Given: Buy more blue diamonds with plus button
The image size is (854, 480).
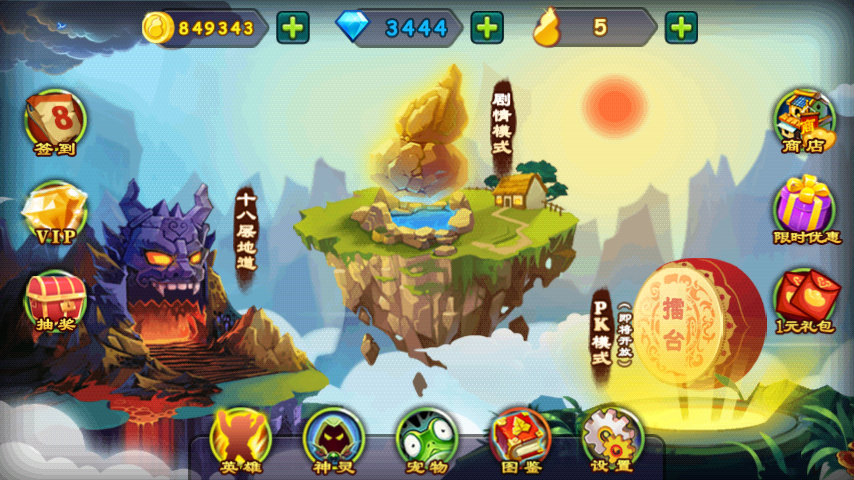Looking at the screenshot, I should click(487, 28).
